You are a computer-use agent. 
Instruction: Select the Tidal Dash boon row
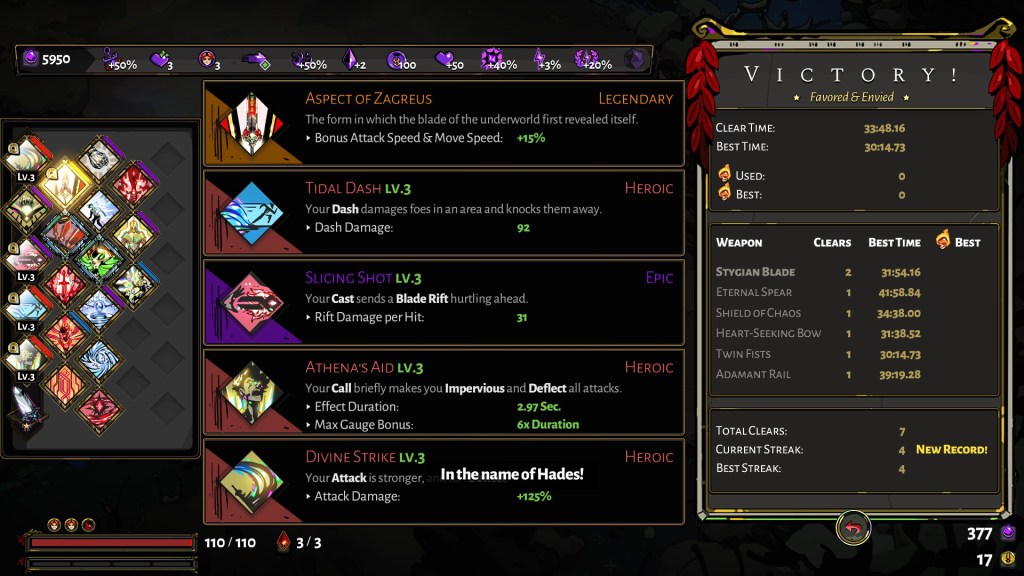(x=443, y=212)
